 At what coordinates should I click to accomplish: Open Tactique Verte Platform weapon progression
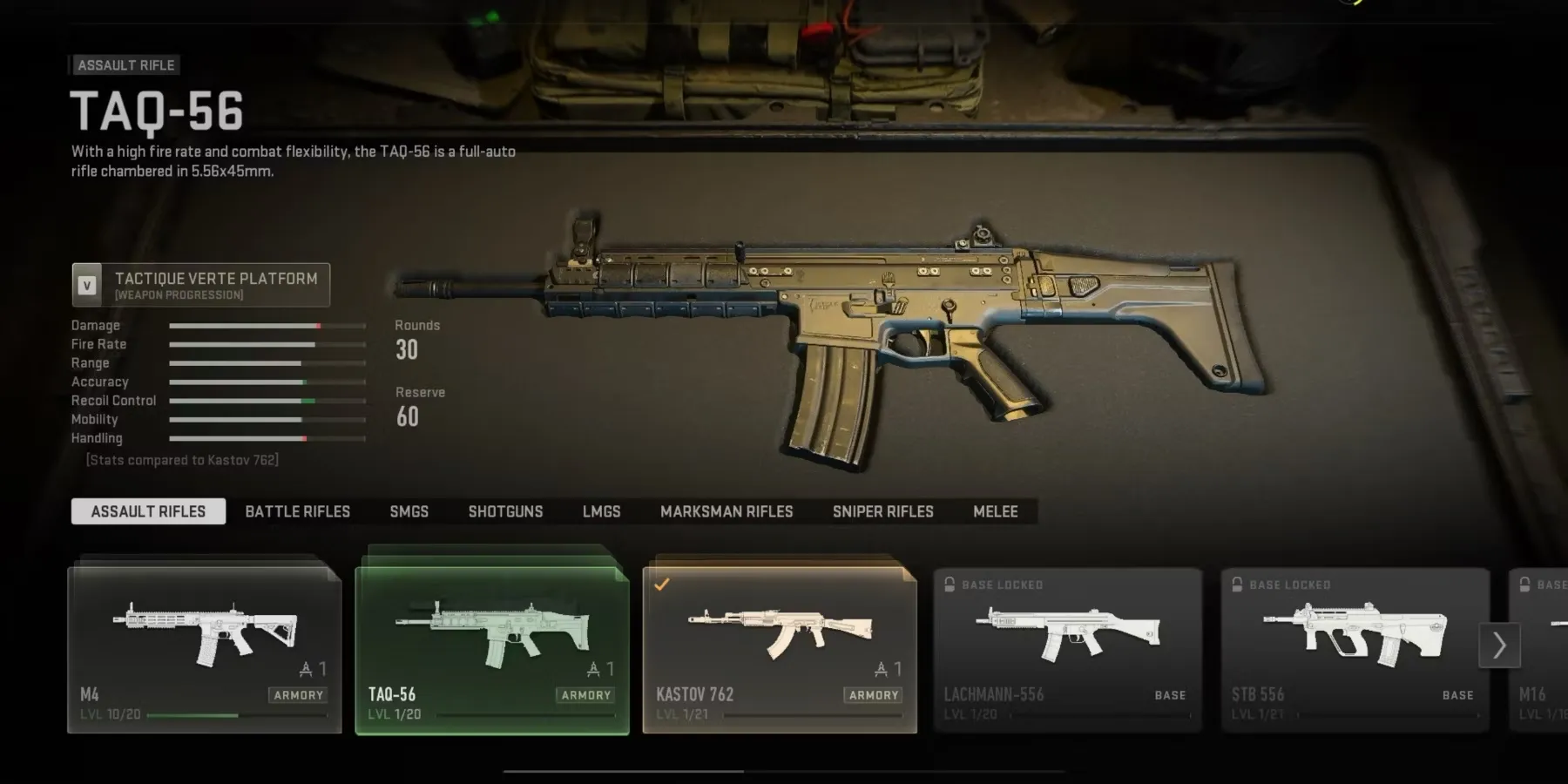point(201,285)
